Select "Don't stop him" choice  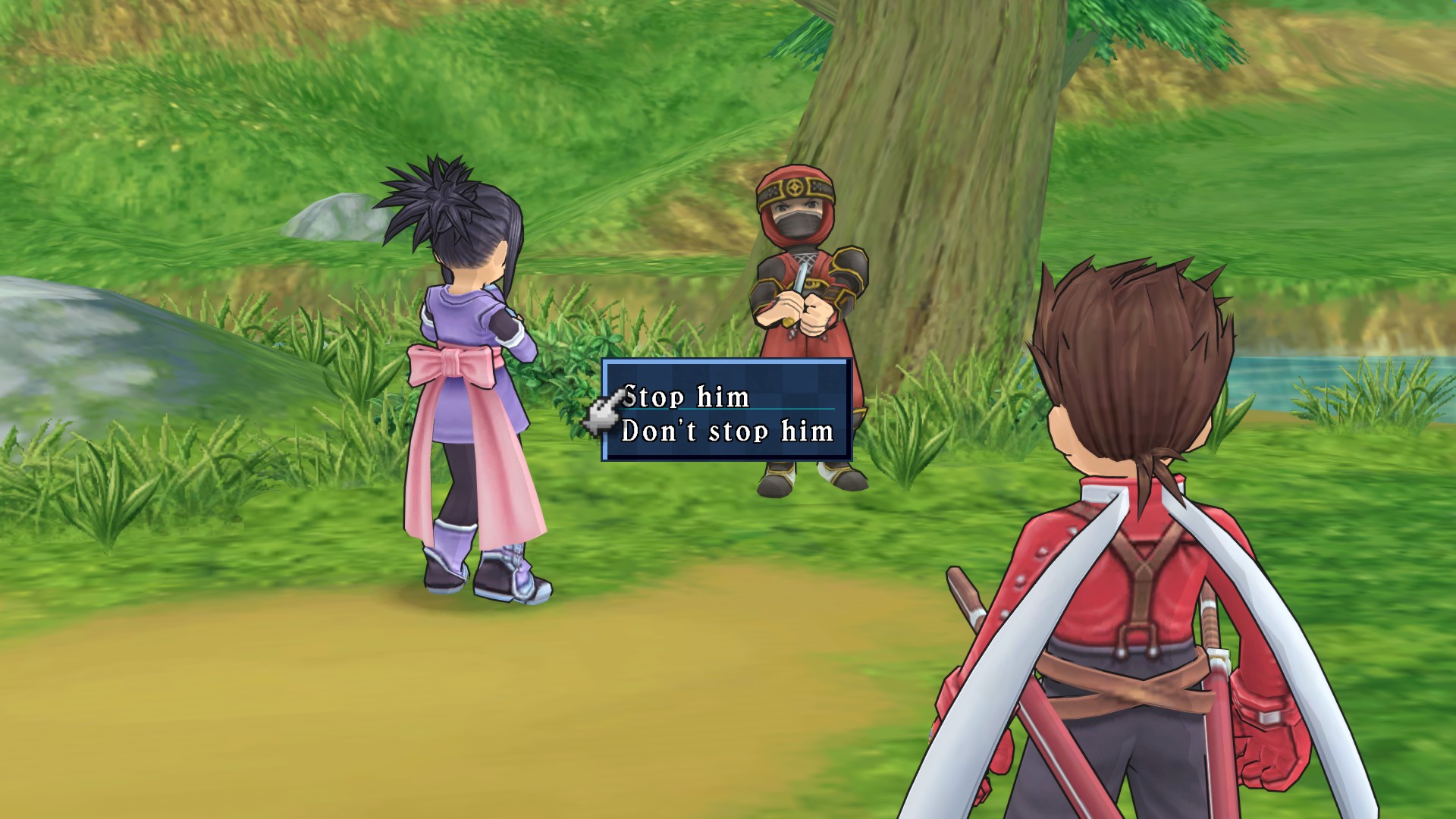[x=727, y=431]
